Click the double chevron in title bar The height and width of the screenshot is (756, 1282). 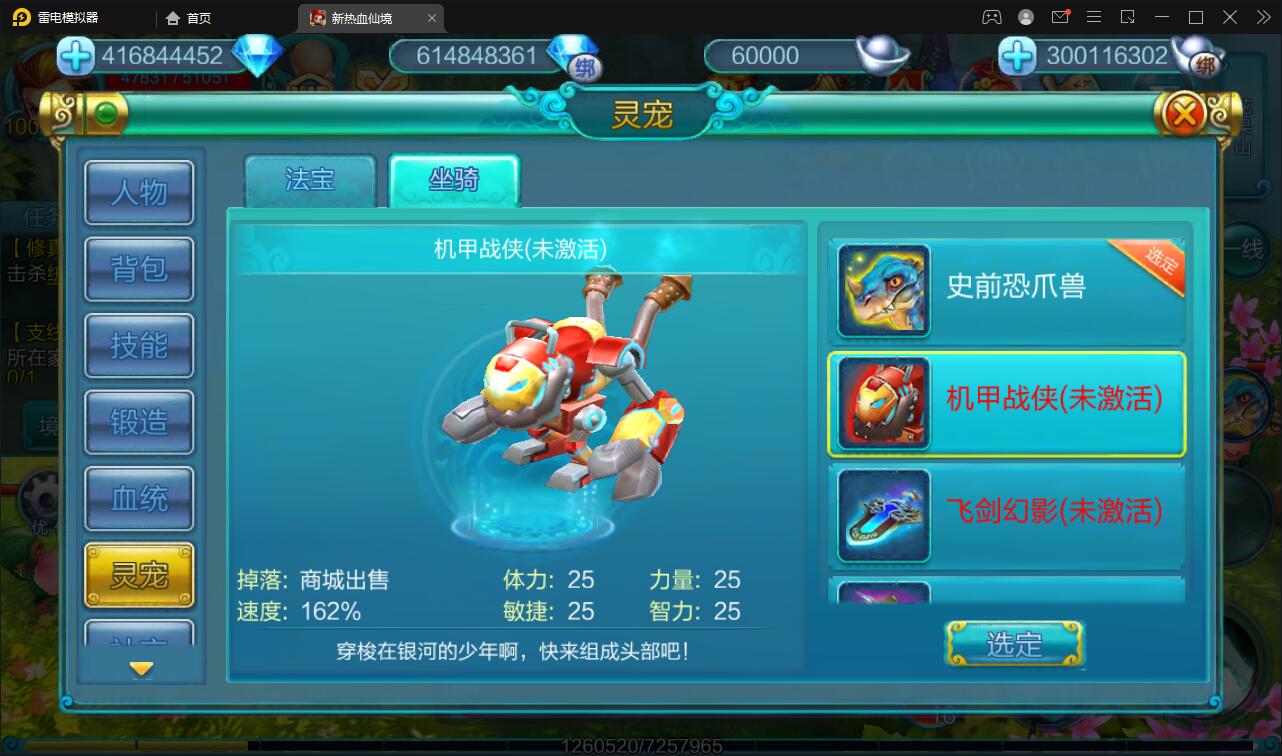(x=1263, y=17)
